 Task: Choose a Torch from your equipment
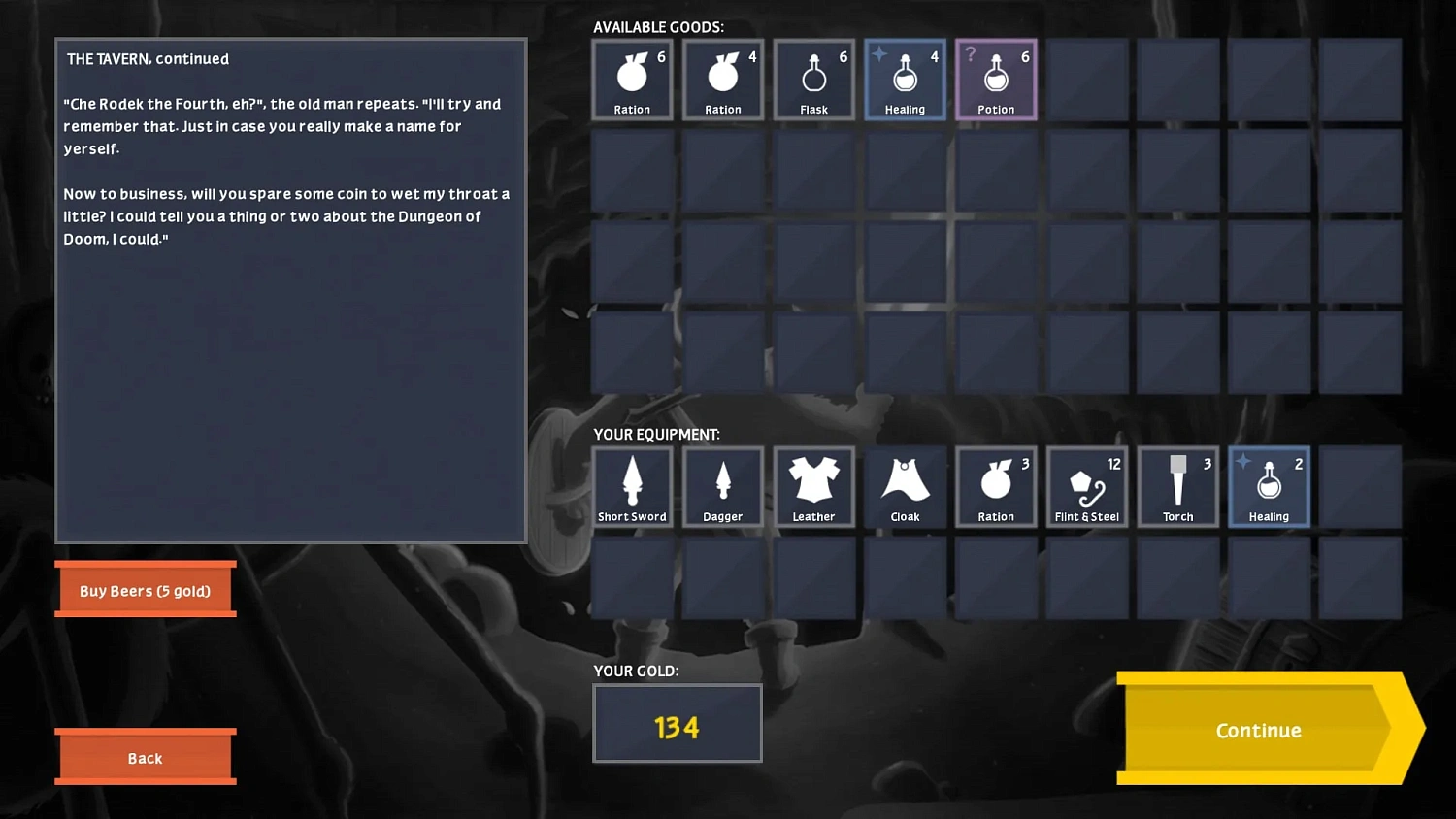(1177, 486)
